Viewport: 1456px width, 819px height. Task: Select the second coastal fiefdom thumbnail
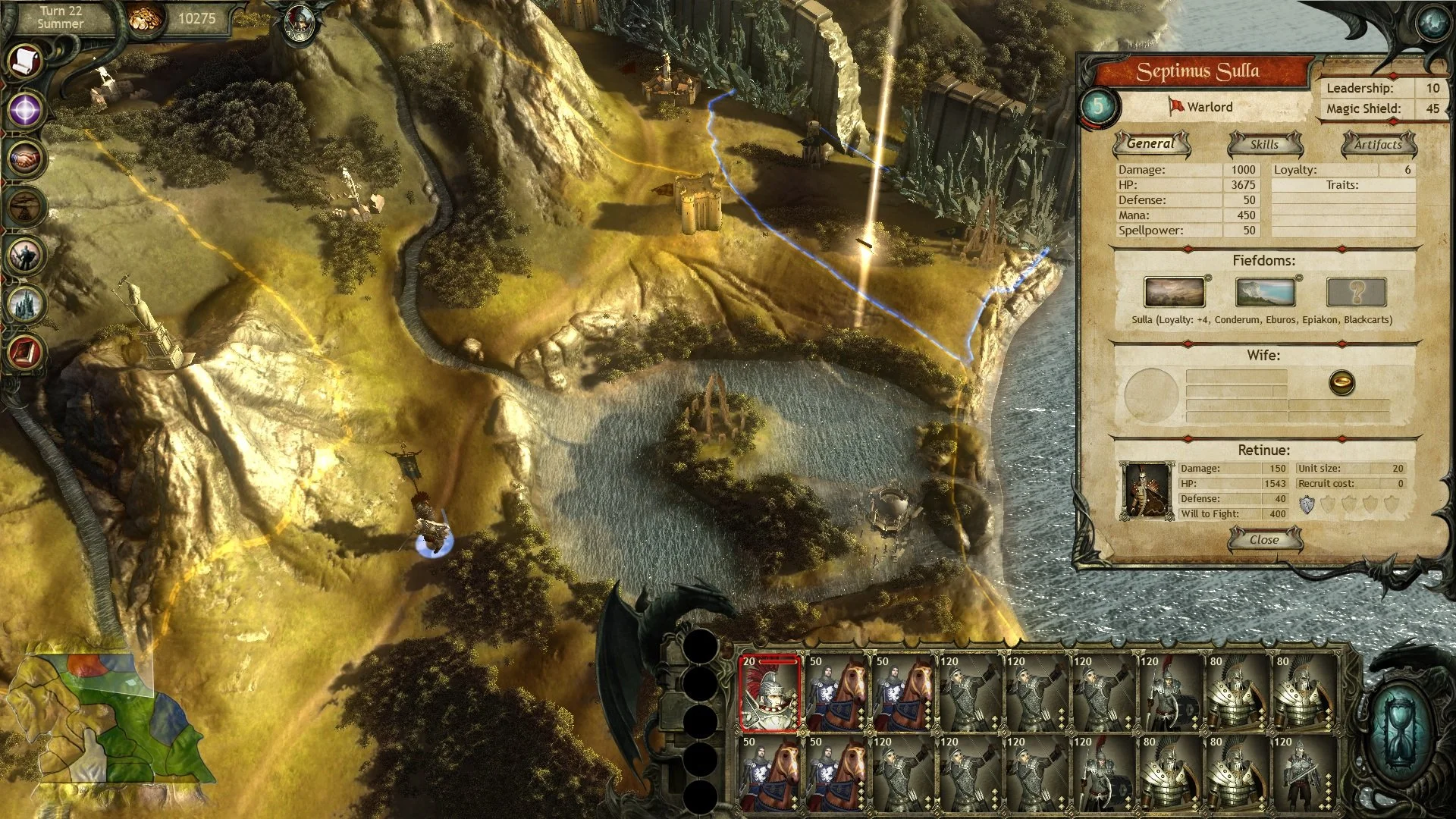point(1265,290)
